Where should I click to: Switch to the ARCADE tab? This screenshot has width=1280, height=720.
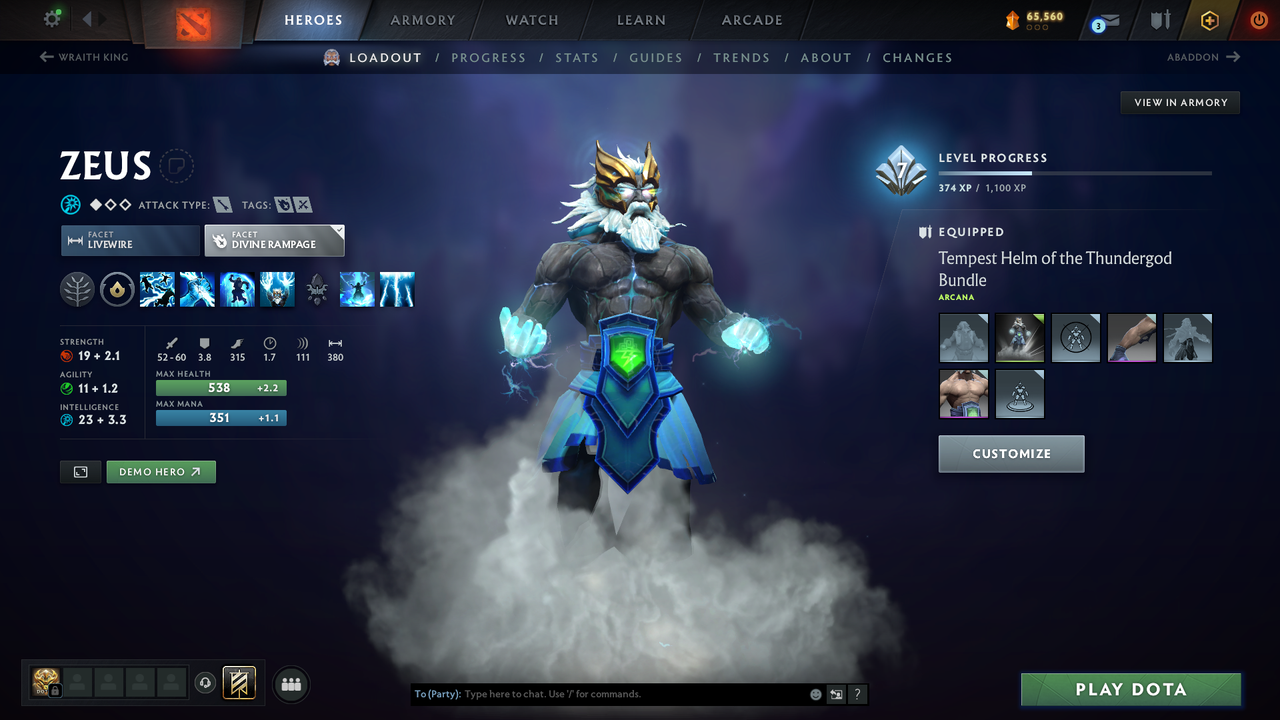tap(751, 20)
